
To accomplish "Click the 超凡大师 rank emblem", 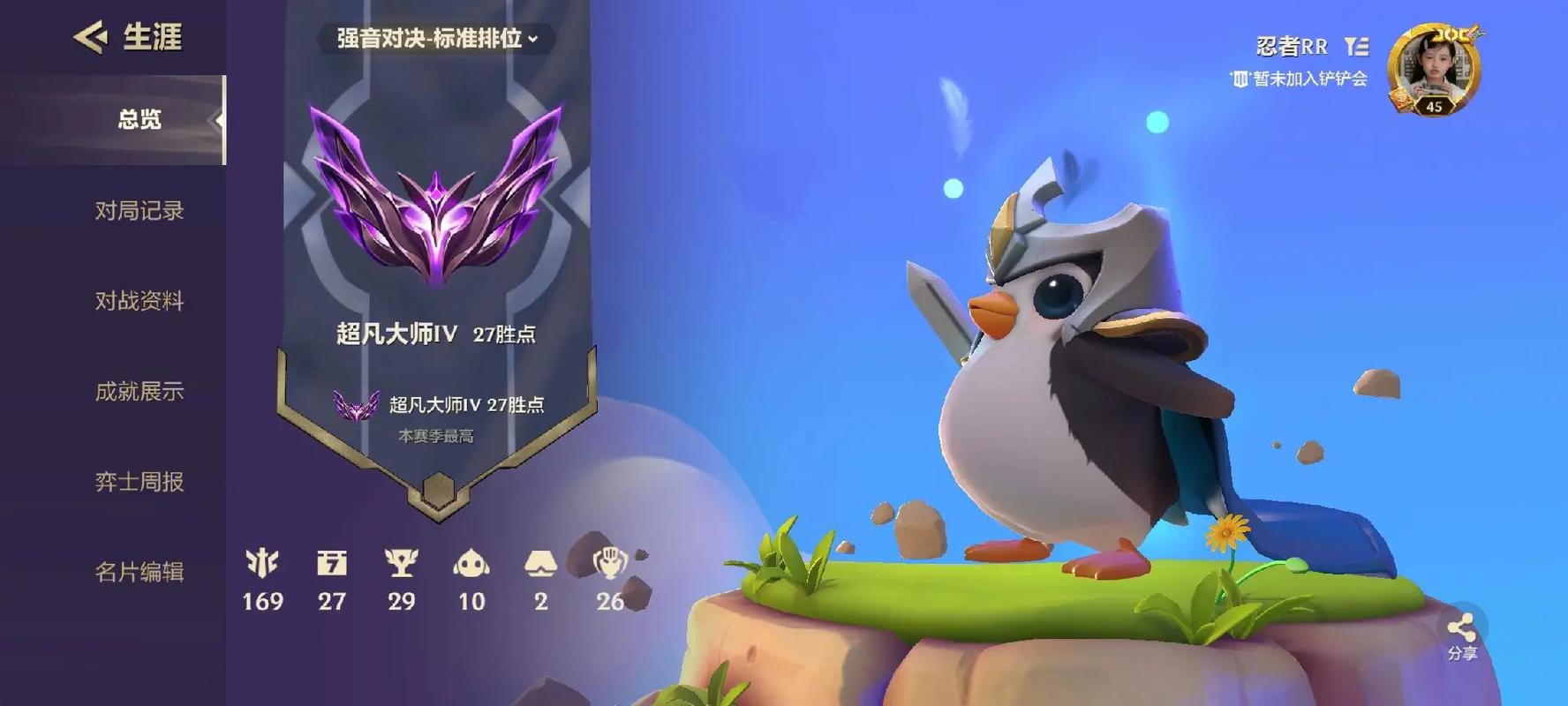I will pos(436,196).
